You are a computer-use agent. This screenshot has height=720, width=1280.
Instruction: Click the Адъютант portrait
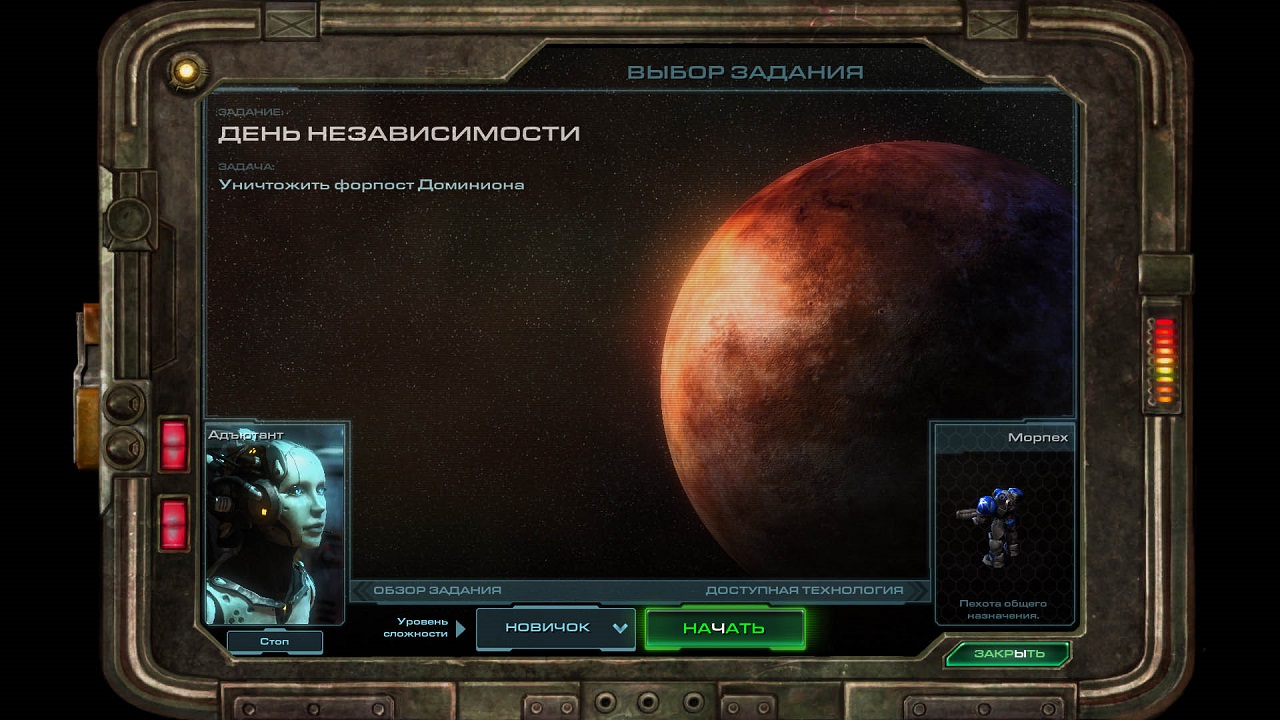[275, 525]
